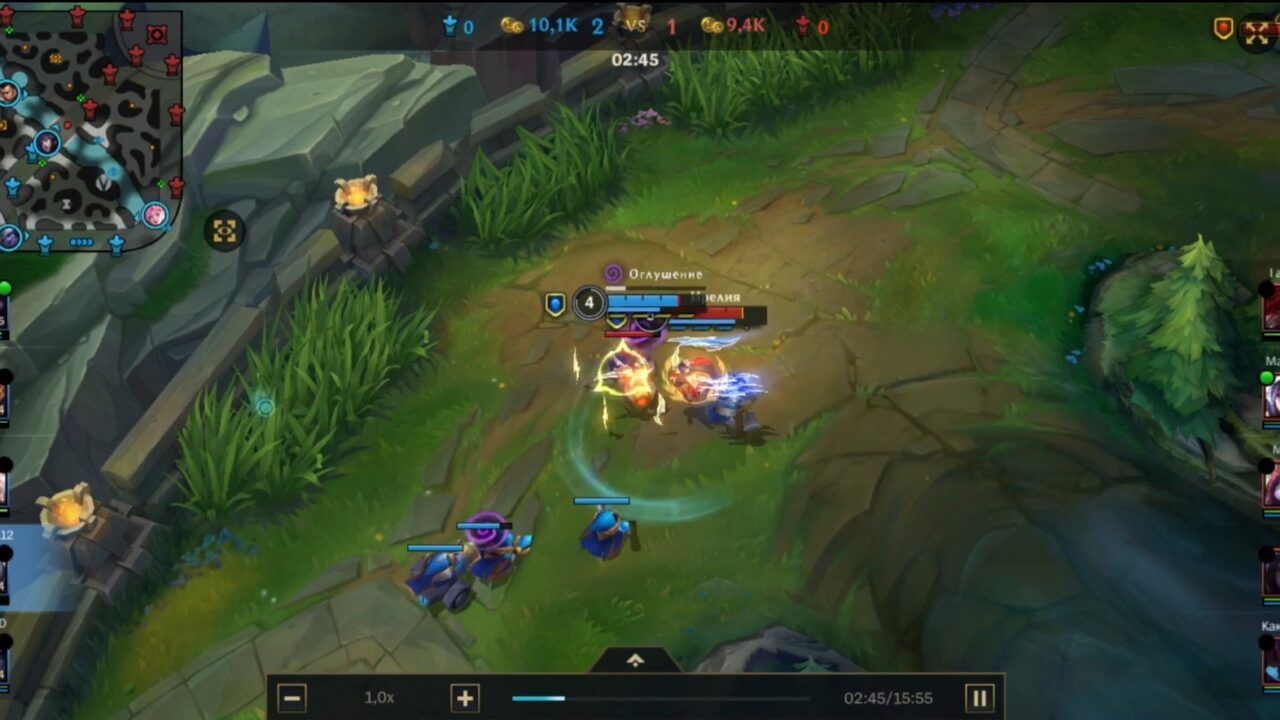Click the 1,0x playback speed label

pos(377,699)
